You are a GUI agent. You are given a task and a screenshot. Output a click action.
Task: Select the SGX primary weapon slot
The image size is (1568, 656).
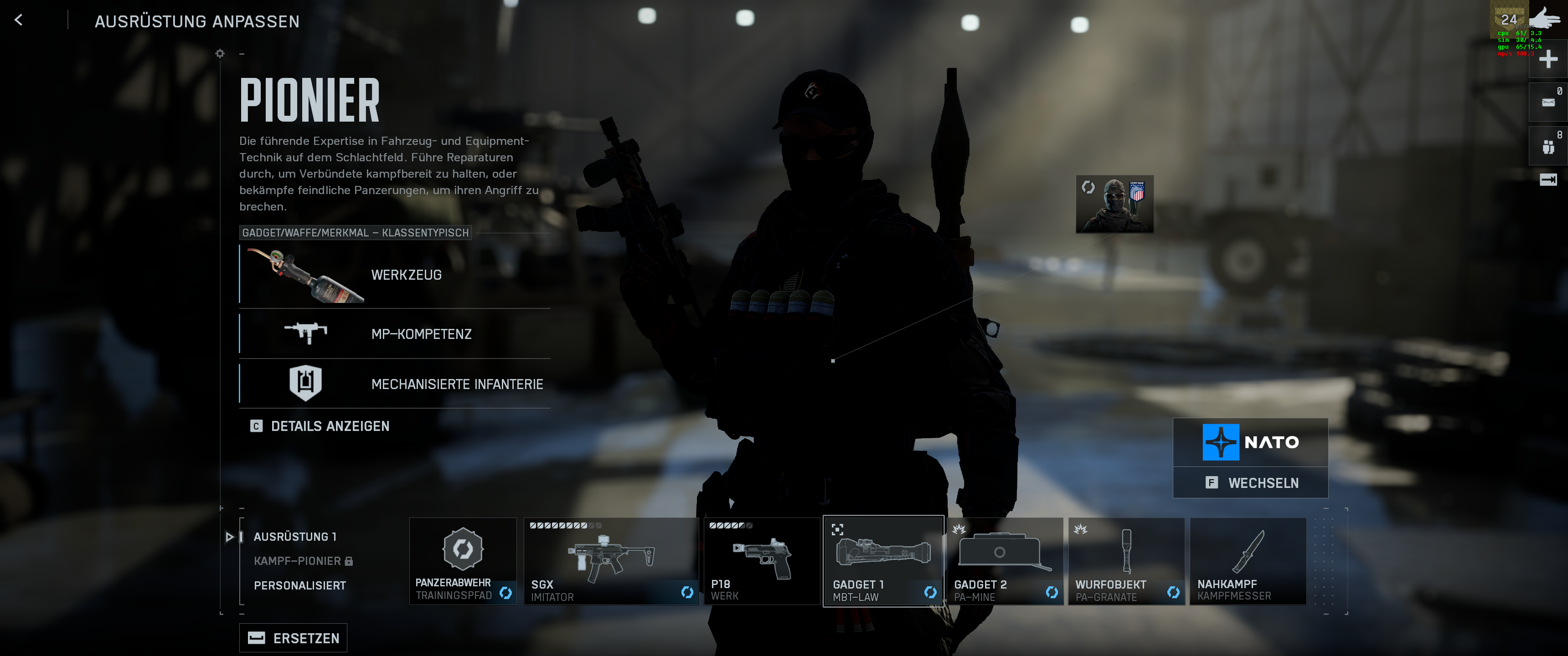click(610, 560)
